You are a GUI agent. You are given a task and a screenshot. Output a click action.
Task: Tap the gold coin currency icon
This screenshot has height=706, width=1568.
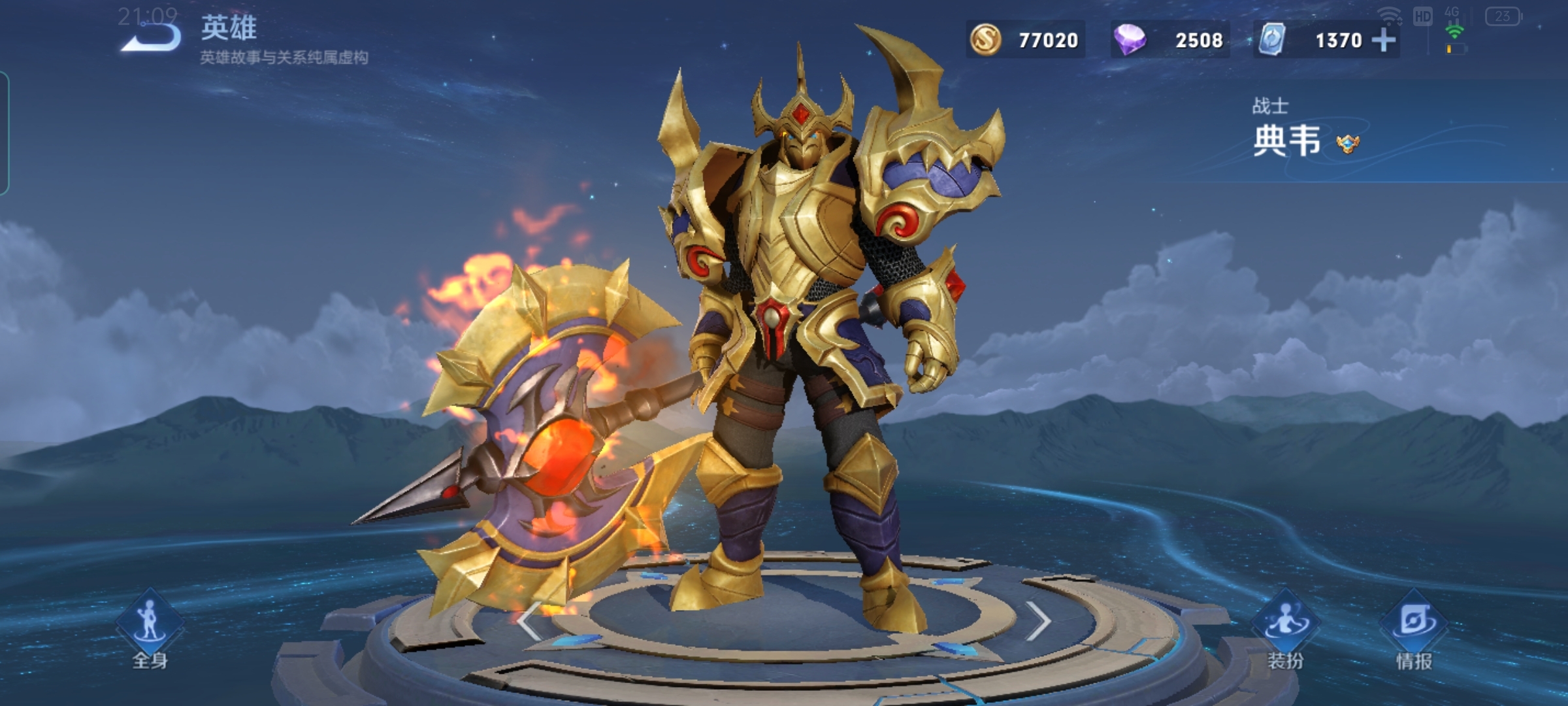tap(985, 40)
